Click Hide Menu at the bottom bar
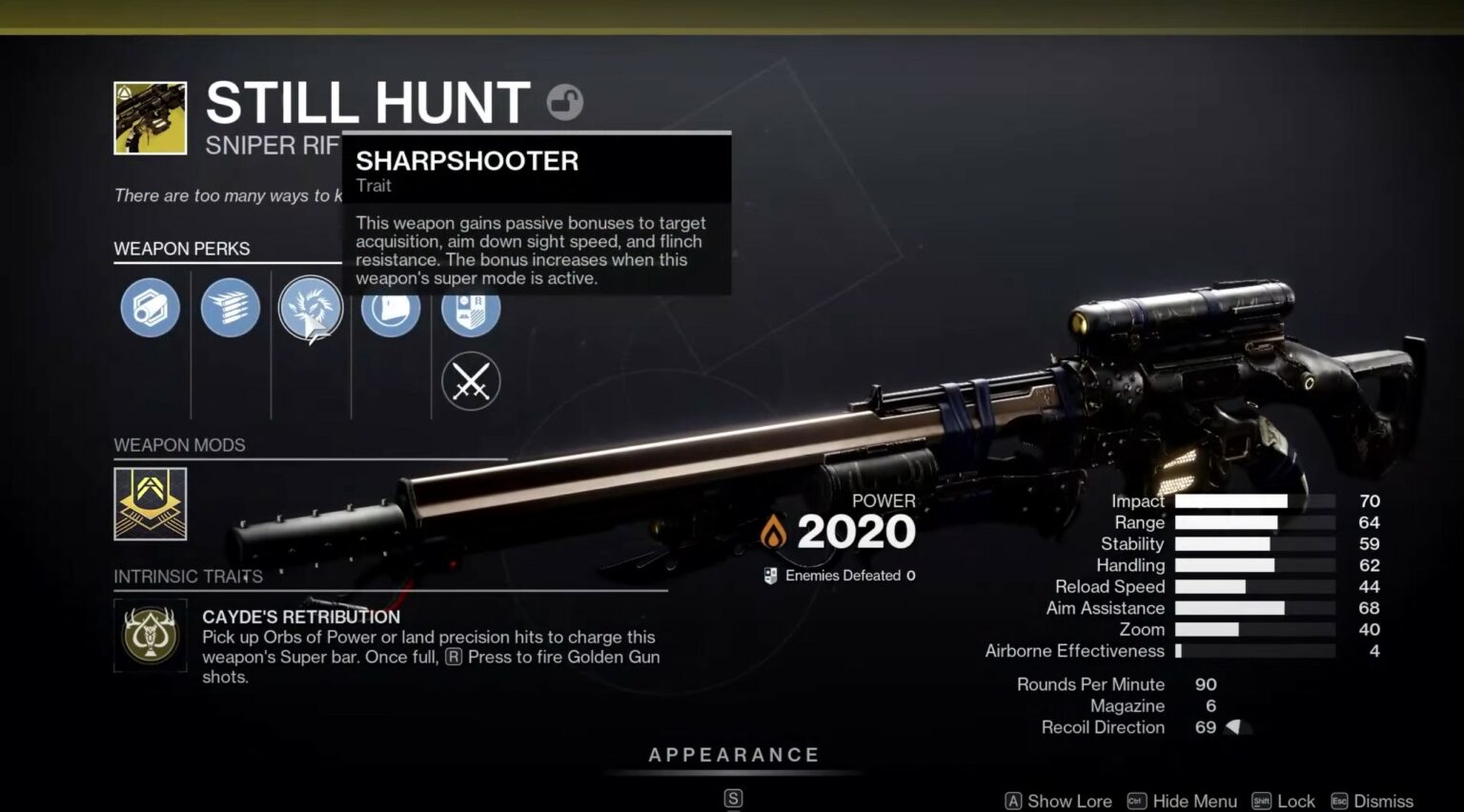The image size is (1464, 812). click(x=1194, y=802)
